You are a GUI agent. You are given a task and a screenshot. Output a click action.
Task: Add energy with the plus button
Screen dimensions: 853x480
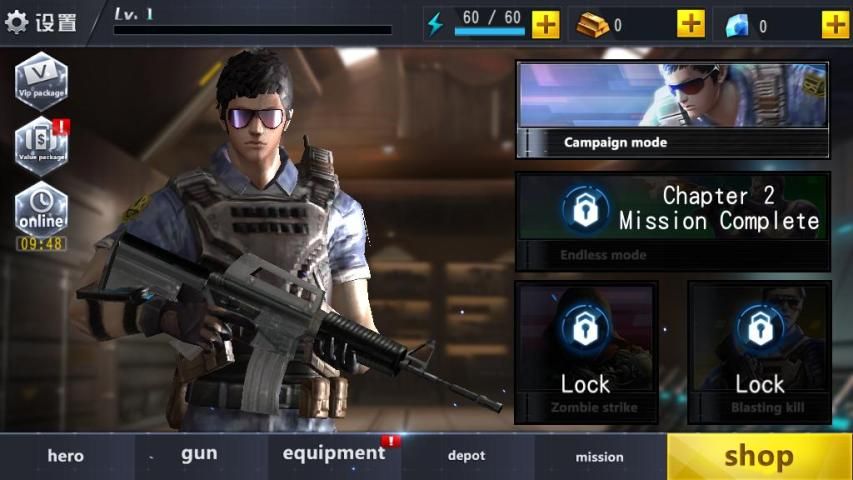[x=545, y=24]
